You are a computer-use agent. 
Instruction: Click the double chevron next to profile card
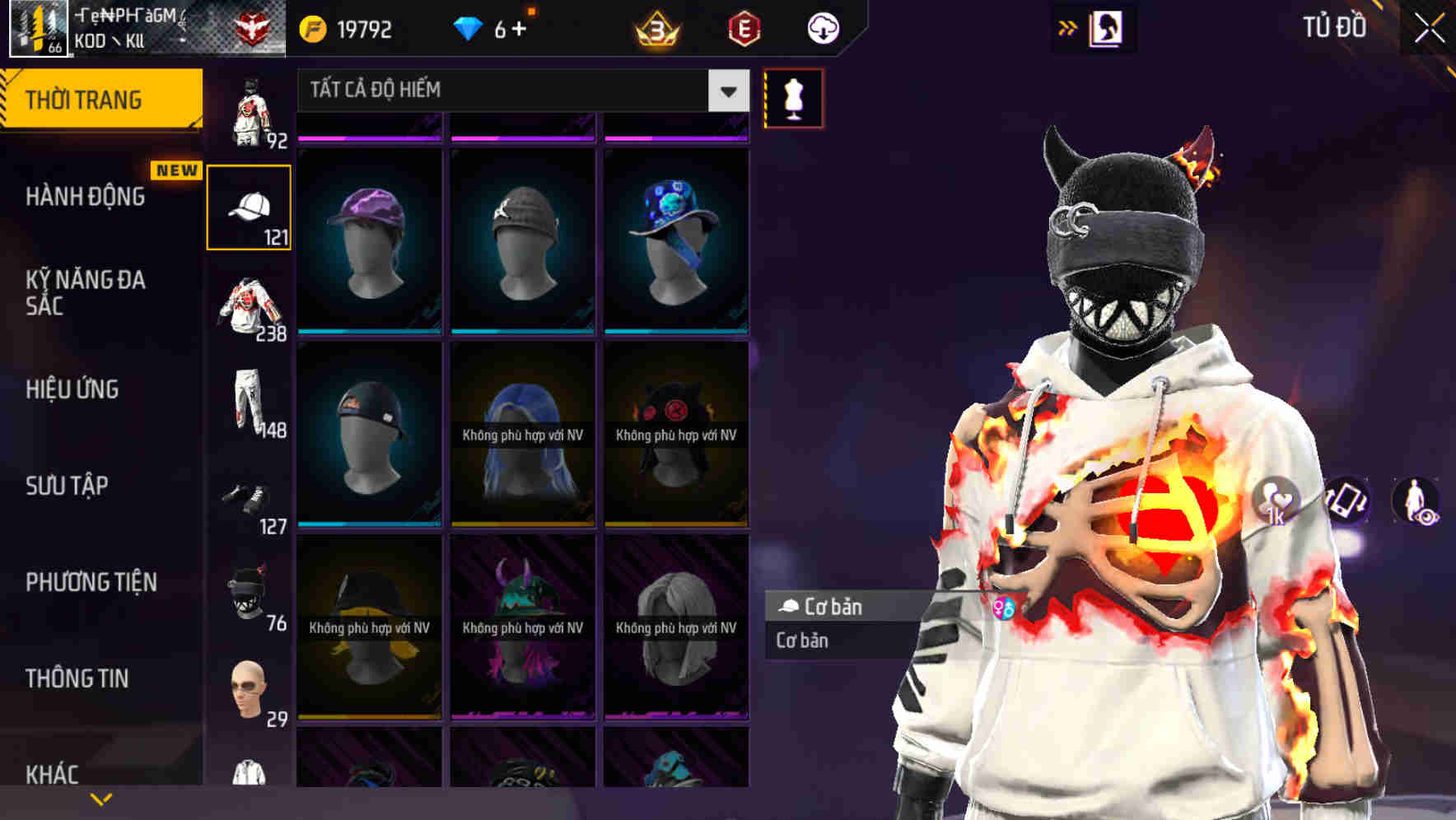click(1067, 27)
